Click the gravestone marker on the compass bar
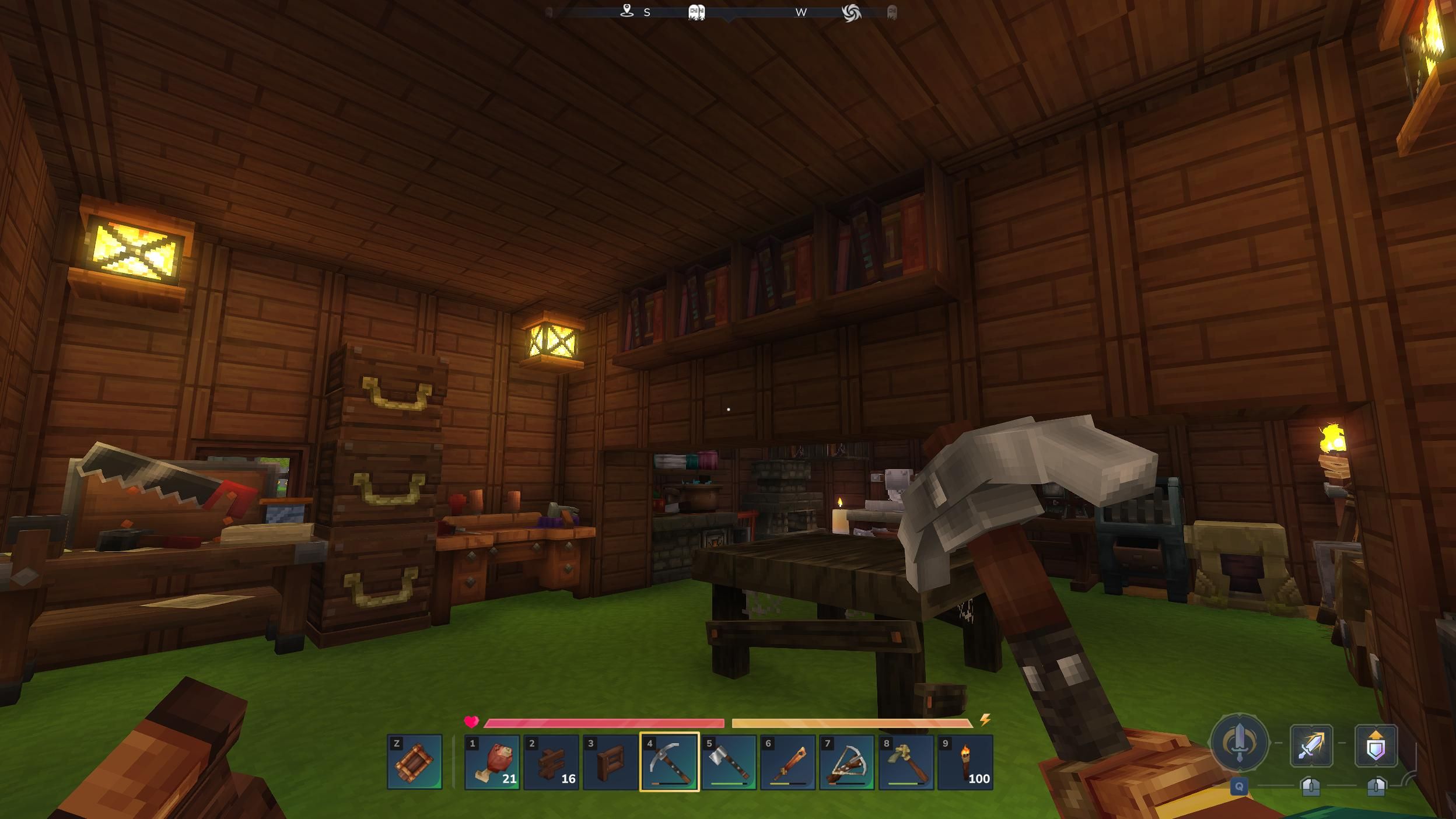Viewport: 1456px width, 819px height. 698,13
